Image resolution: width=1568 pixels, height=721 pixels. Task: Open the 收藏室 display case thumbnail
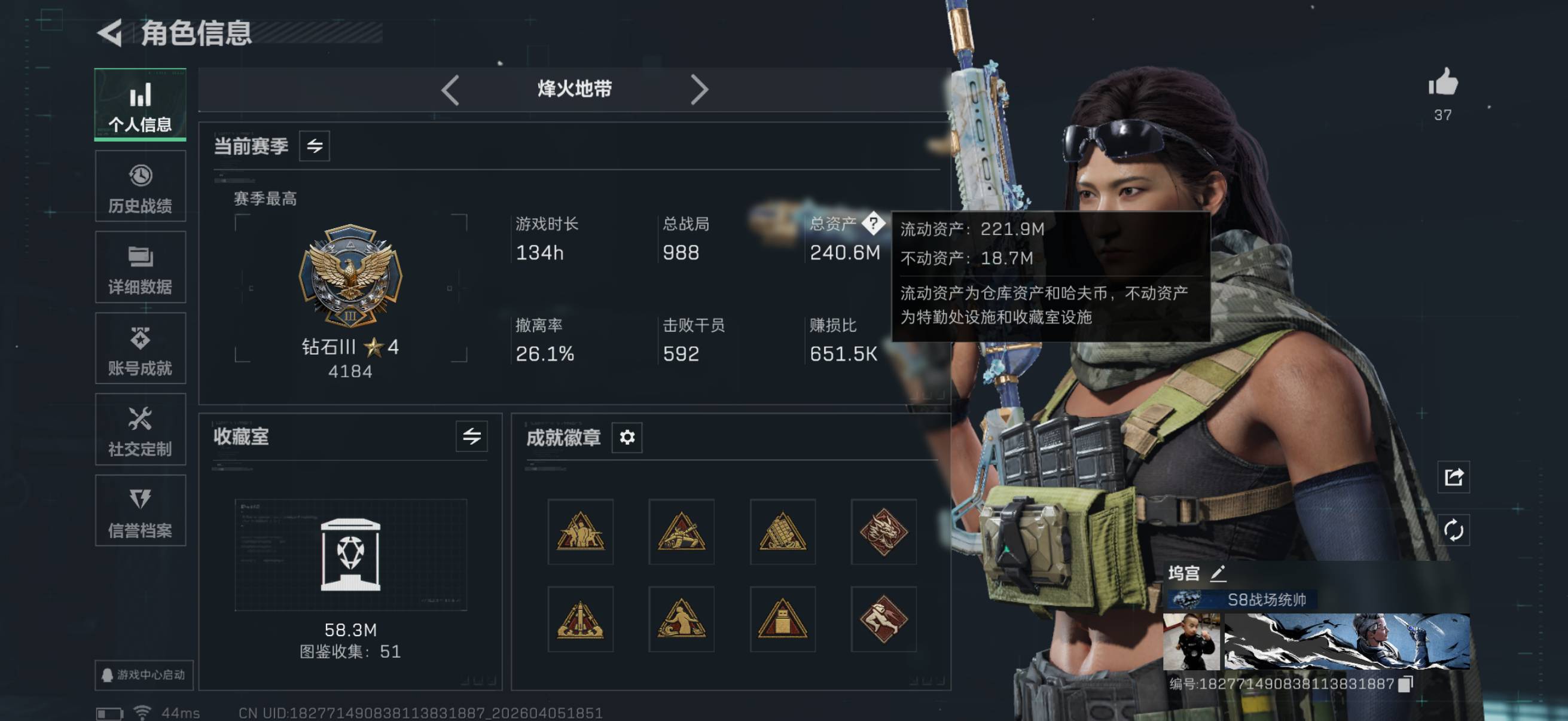pyautogui.click(x=350, y=554)
